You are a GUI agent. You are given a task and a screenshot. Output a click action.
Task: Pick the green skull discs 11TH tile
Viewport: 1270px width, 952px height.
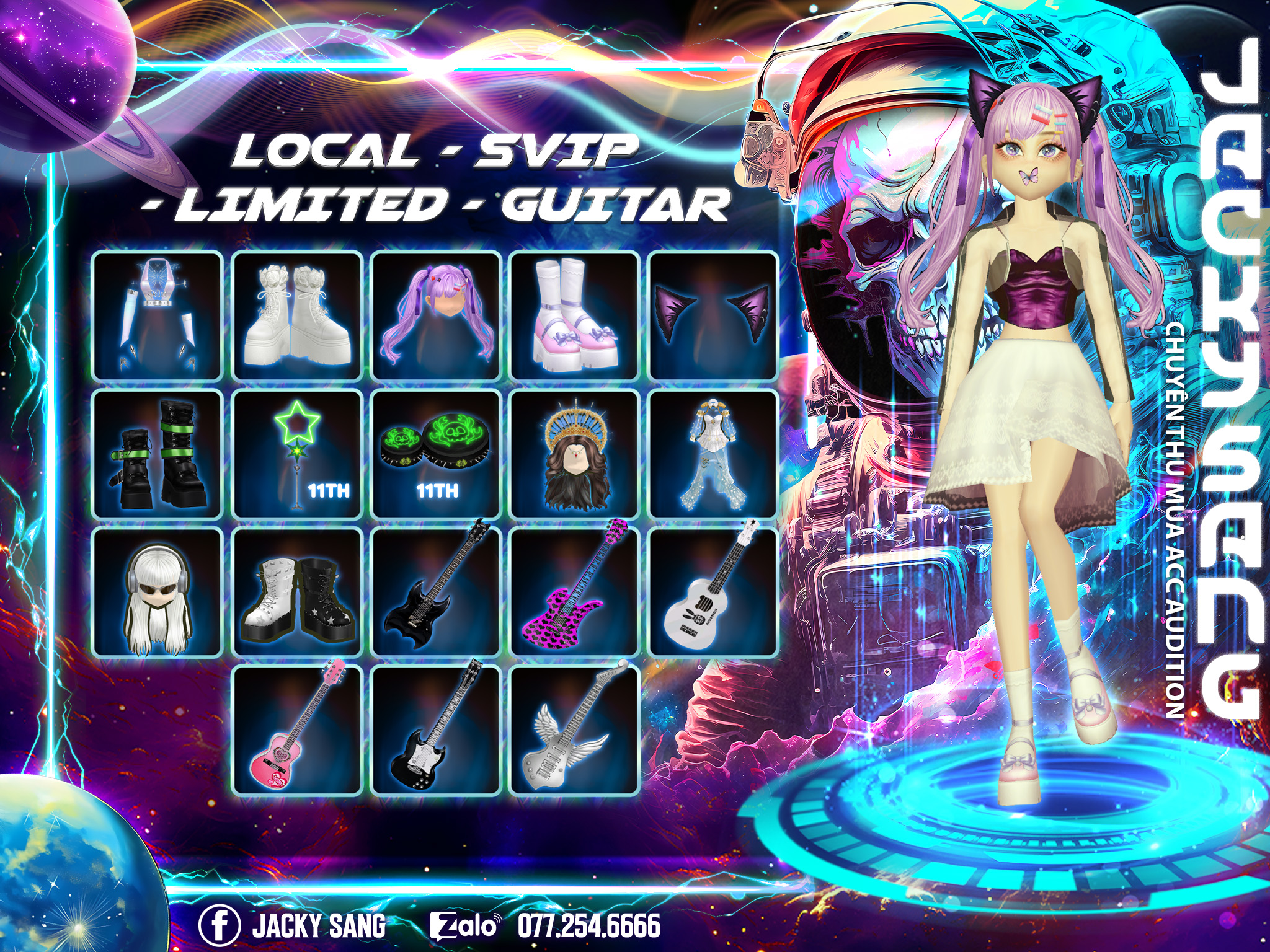click(x=436, y=454)
